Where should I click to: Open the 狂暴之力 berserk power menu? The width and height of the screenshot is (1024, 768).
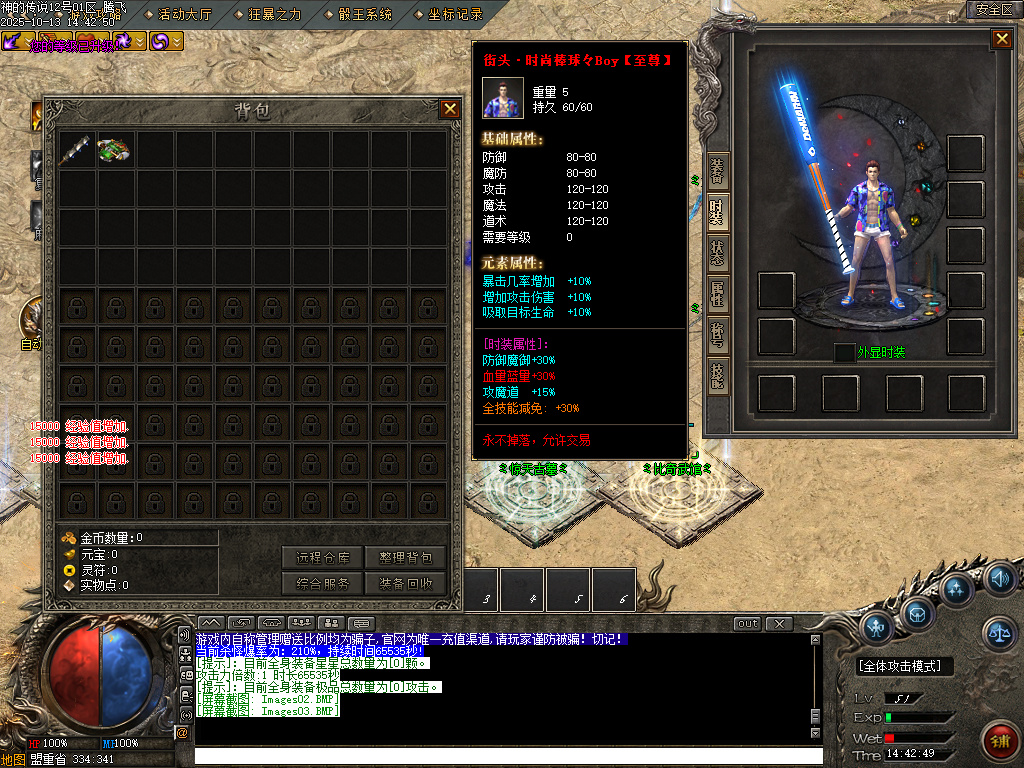(273, 14)
